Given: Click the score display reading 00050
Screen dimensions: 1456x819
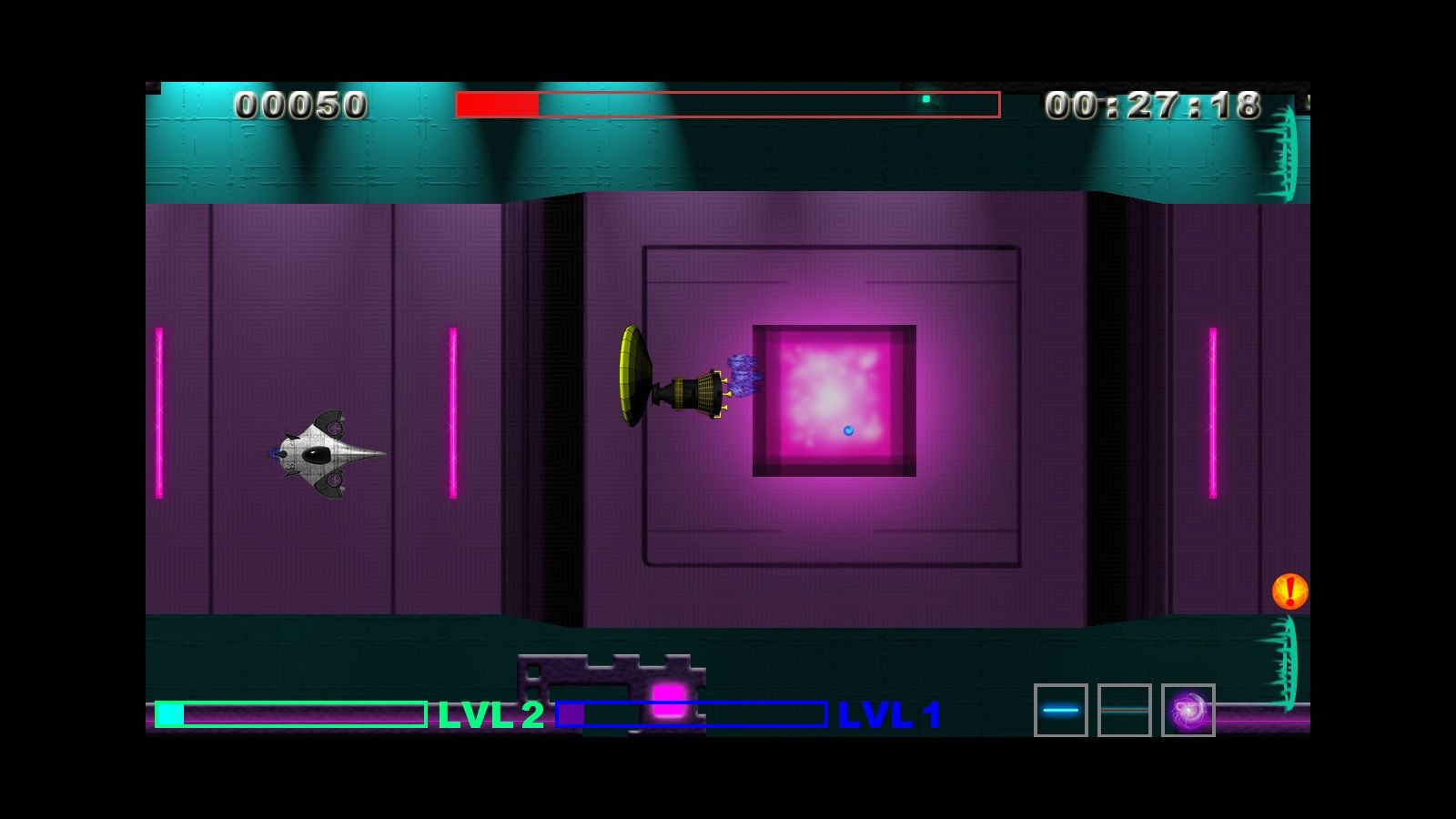Looking at the screenshot, I should 300,103.
